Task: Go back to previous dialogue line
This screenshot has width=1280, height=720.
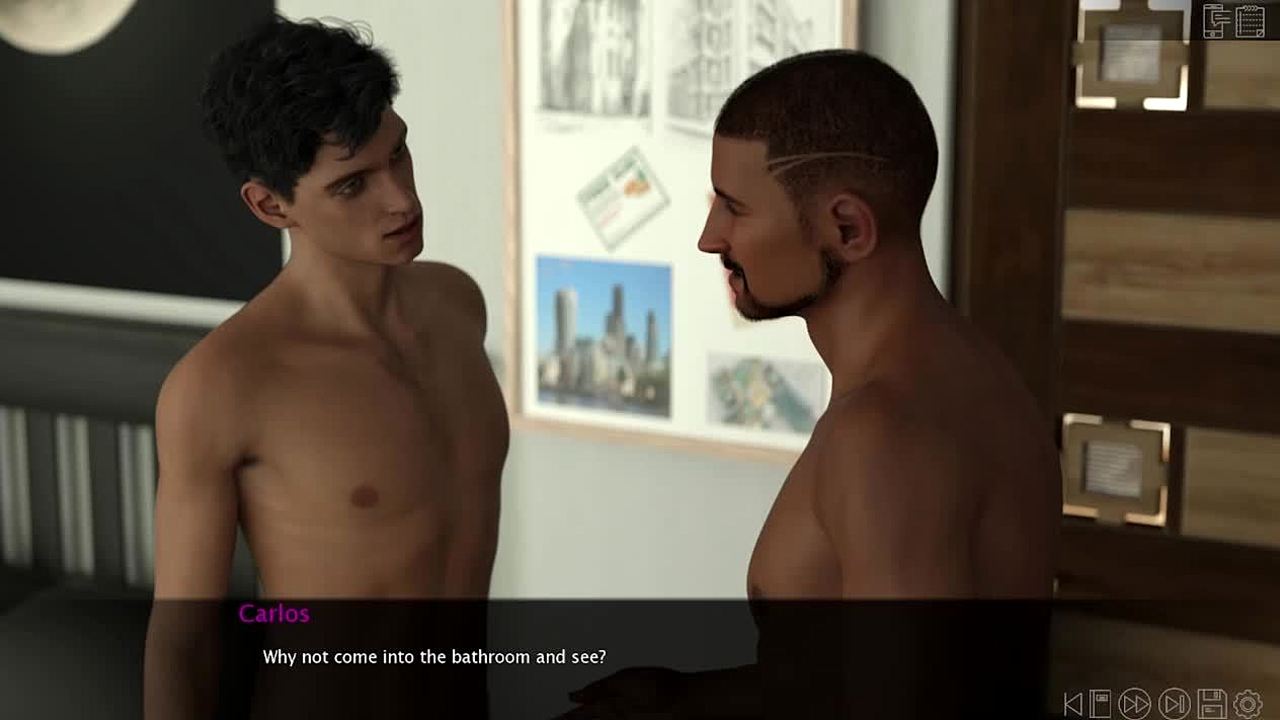Action: (1072, 704)
